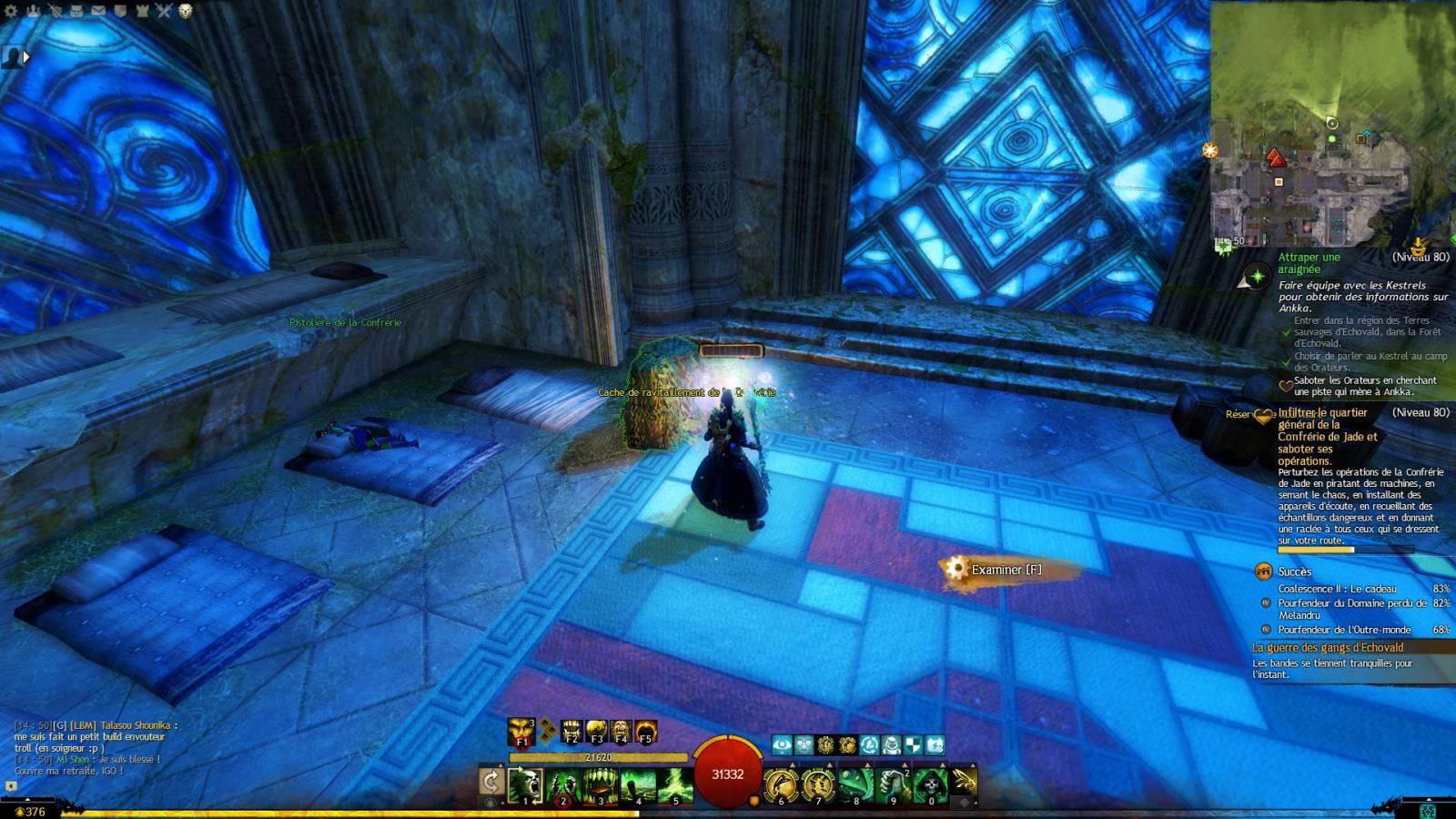This screenshot has width=1456, height=819.
Task: Open the mail envelope icon
Action: (x=98, y=11)
